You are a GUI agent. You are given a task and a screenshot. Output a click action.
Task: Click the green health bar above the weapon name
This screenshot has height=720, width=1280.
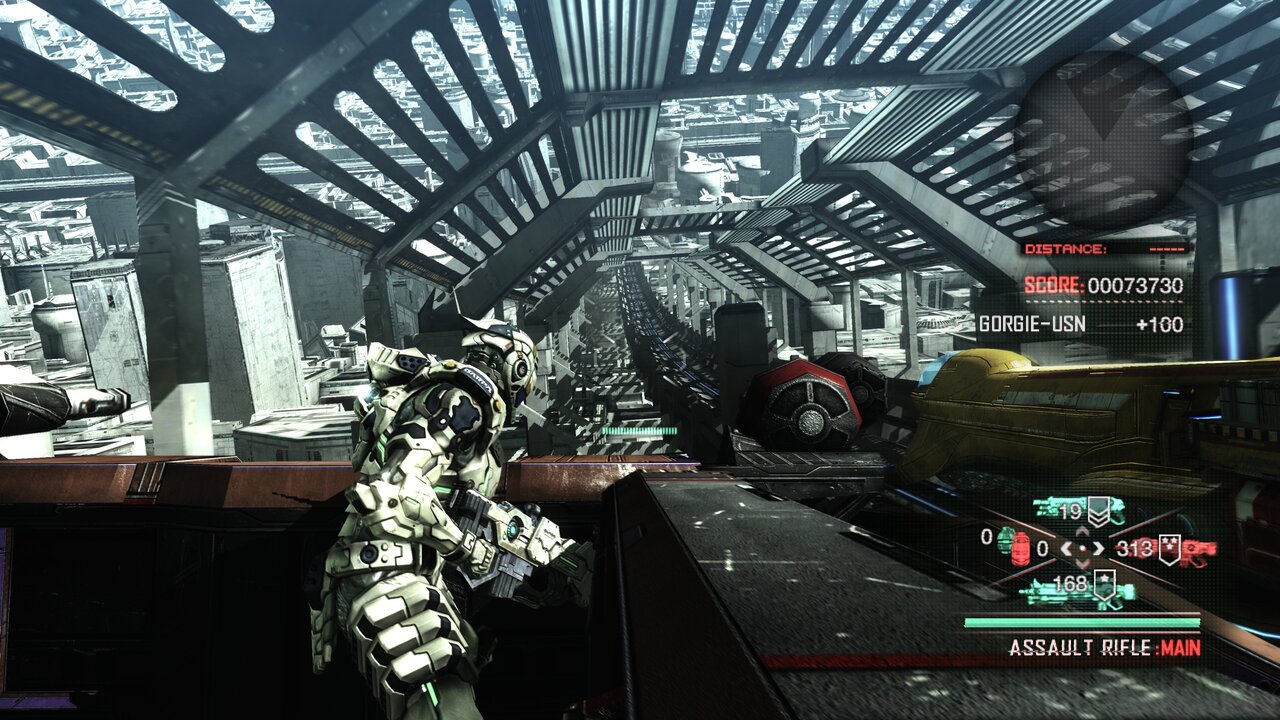click(x=1080, y=622)
